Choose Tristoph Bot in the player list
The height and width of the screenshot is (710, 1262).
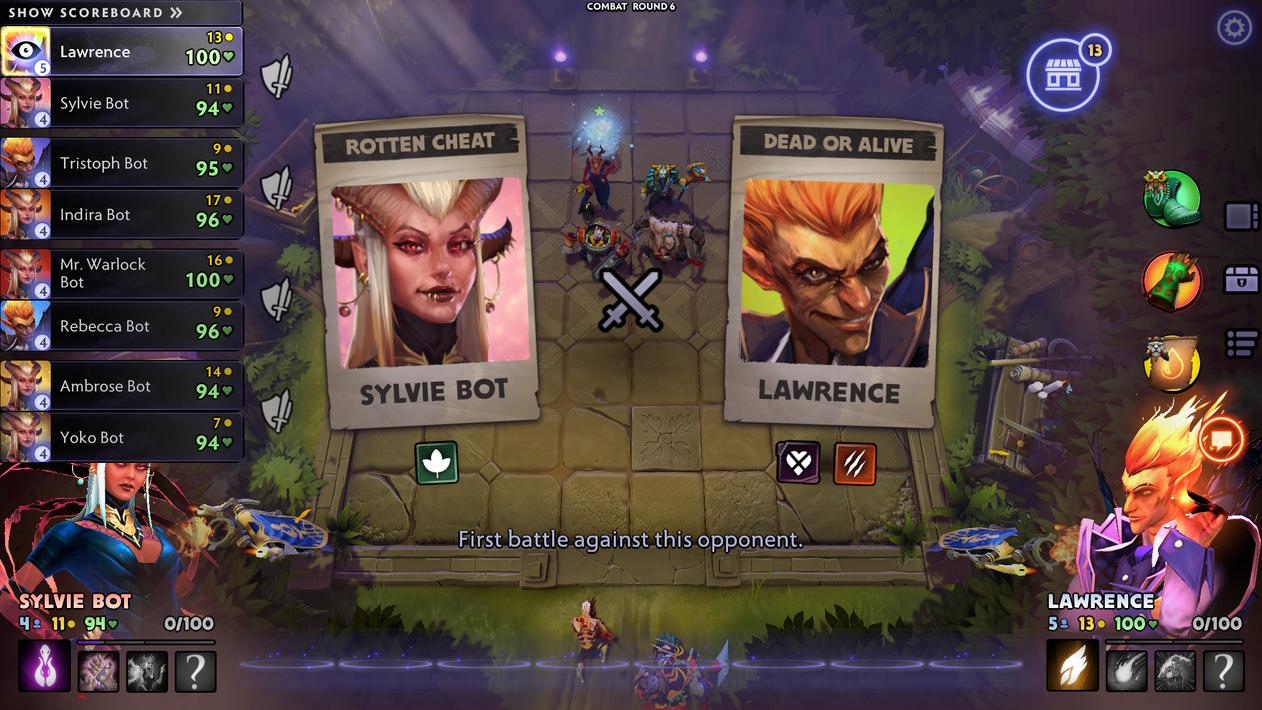point(120,163)
